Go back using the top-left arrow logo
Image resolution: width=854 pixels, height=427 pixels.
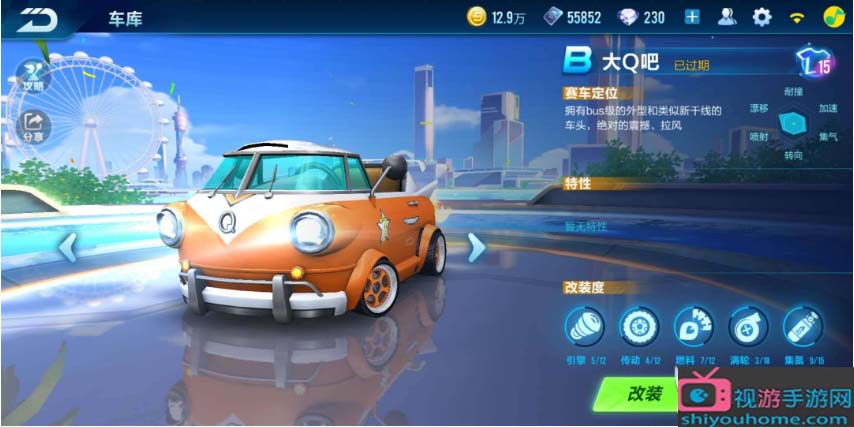tap(38, 19)
